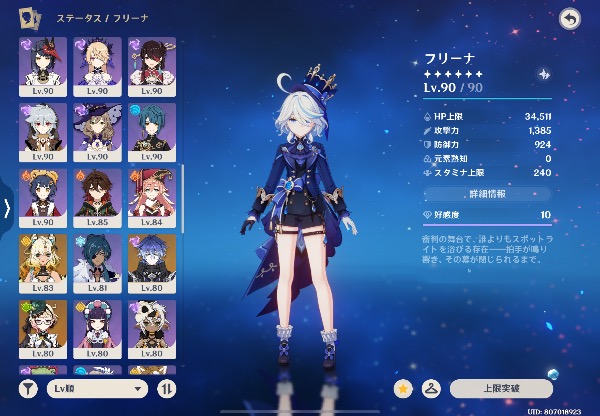The image size is (600, 416).
Task: Choose the pink-haired Lv.84 character
Action: tap(152, 193)
